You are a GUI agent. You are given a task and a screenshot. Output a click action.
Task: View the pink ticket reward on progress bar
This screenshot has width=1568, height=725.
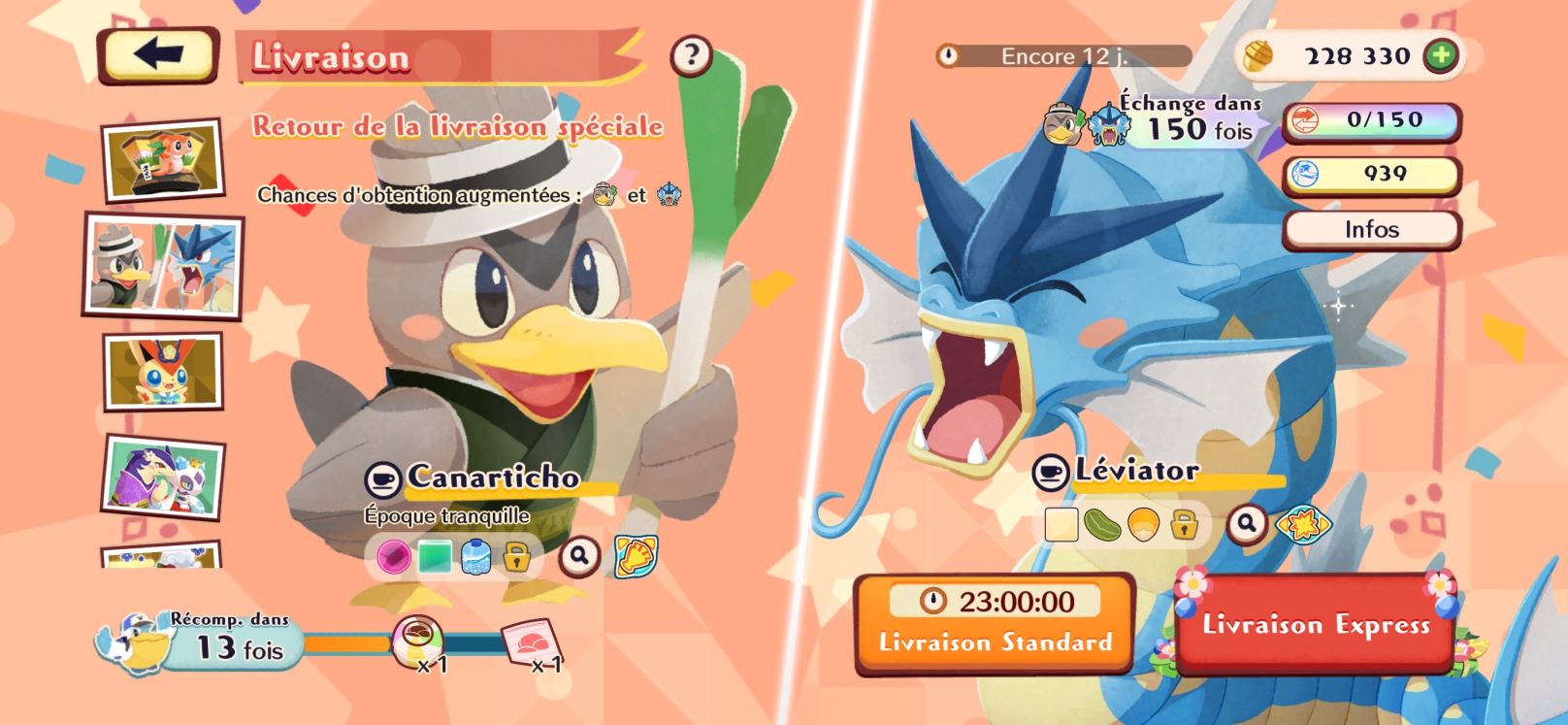(x=532, y=643)
